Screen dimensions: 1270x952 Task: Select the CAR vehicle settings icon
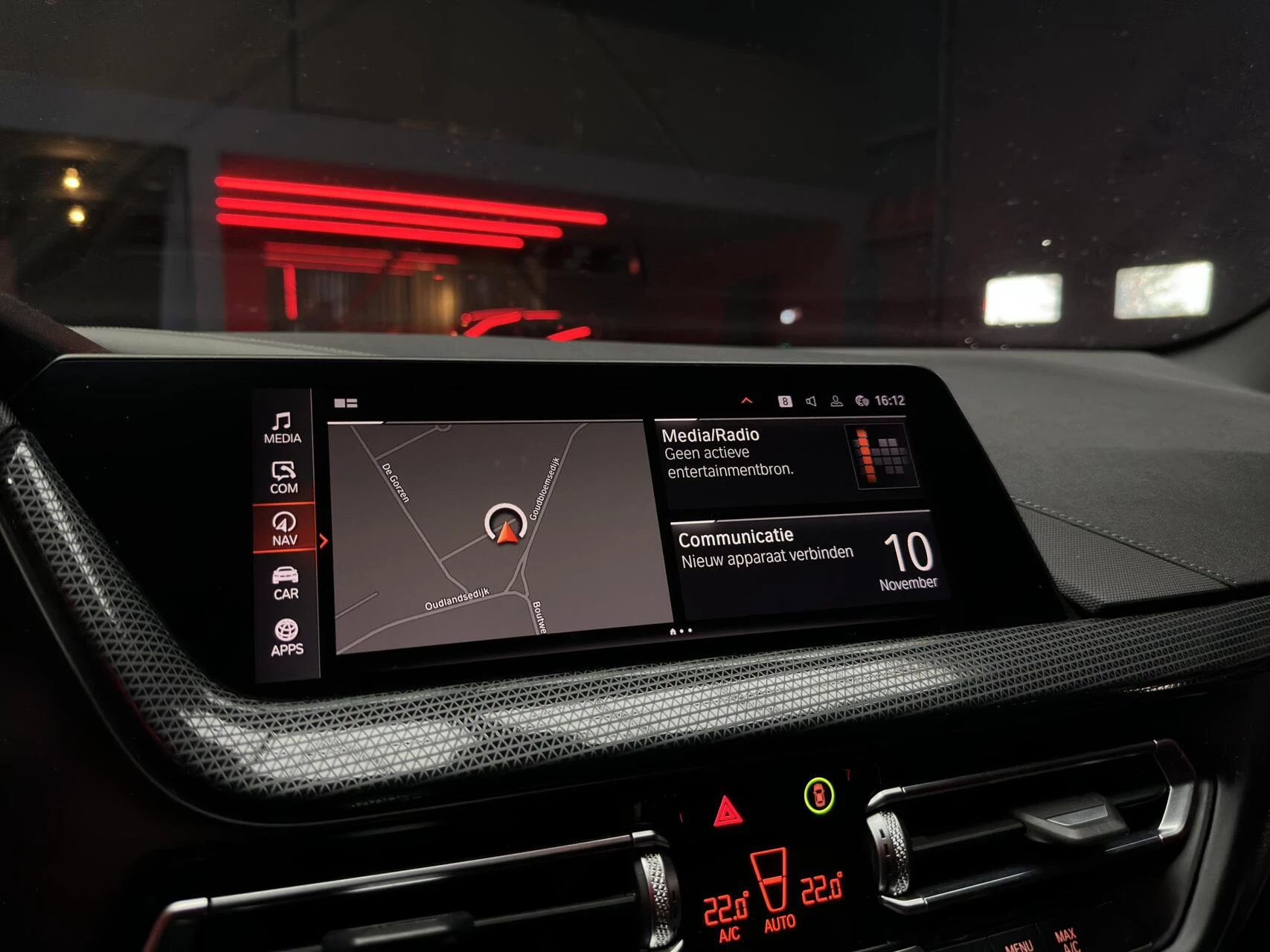pyautogui.click(x=284, y=582)
